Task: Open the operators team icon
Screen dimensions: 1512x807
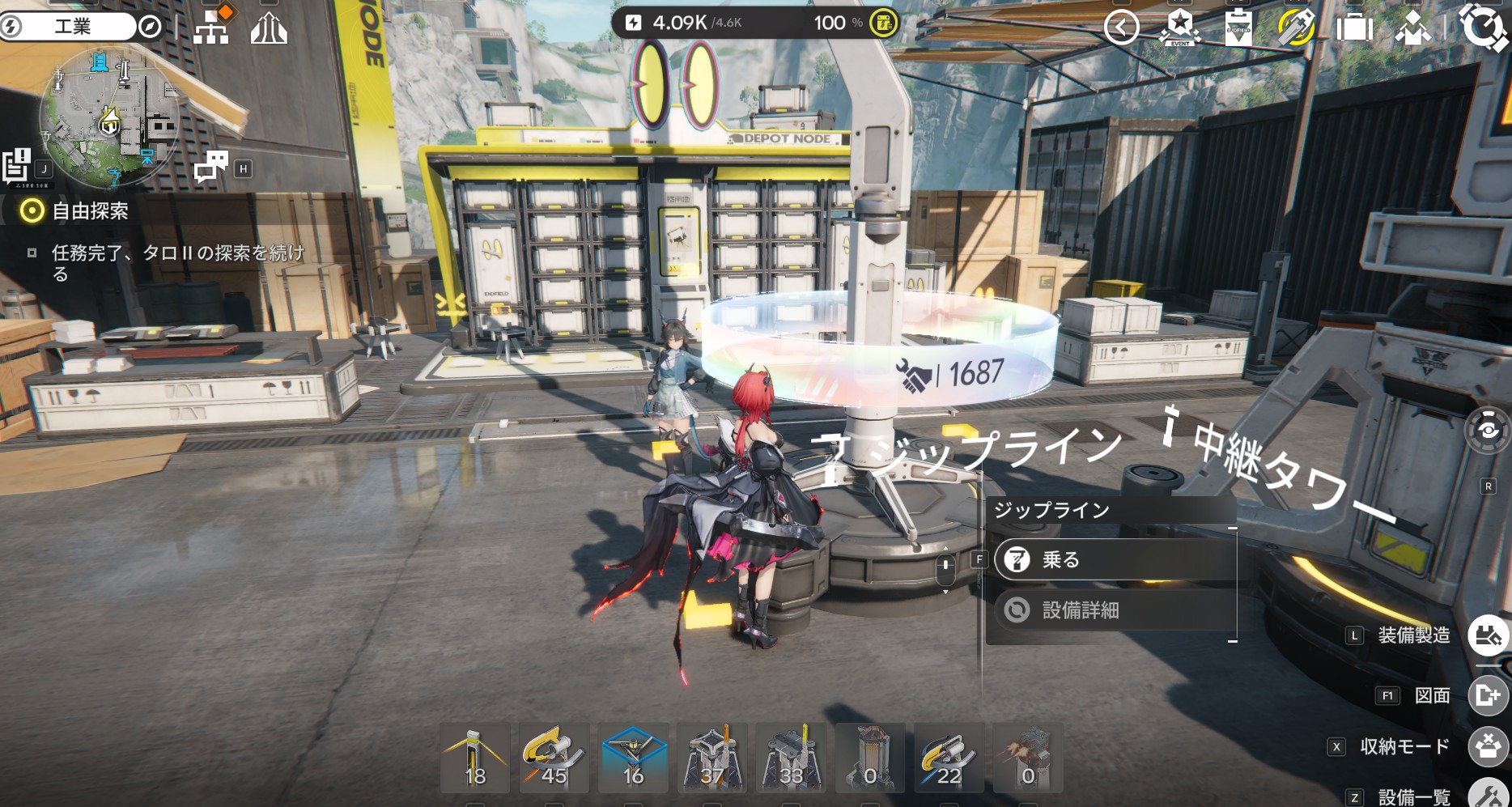Action: coord(1412,28)
